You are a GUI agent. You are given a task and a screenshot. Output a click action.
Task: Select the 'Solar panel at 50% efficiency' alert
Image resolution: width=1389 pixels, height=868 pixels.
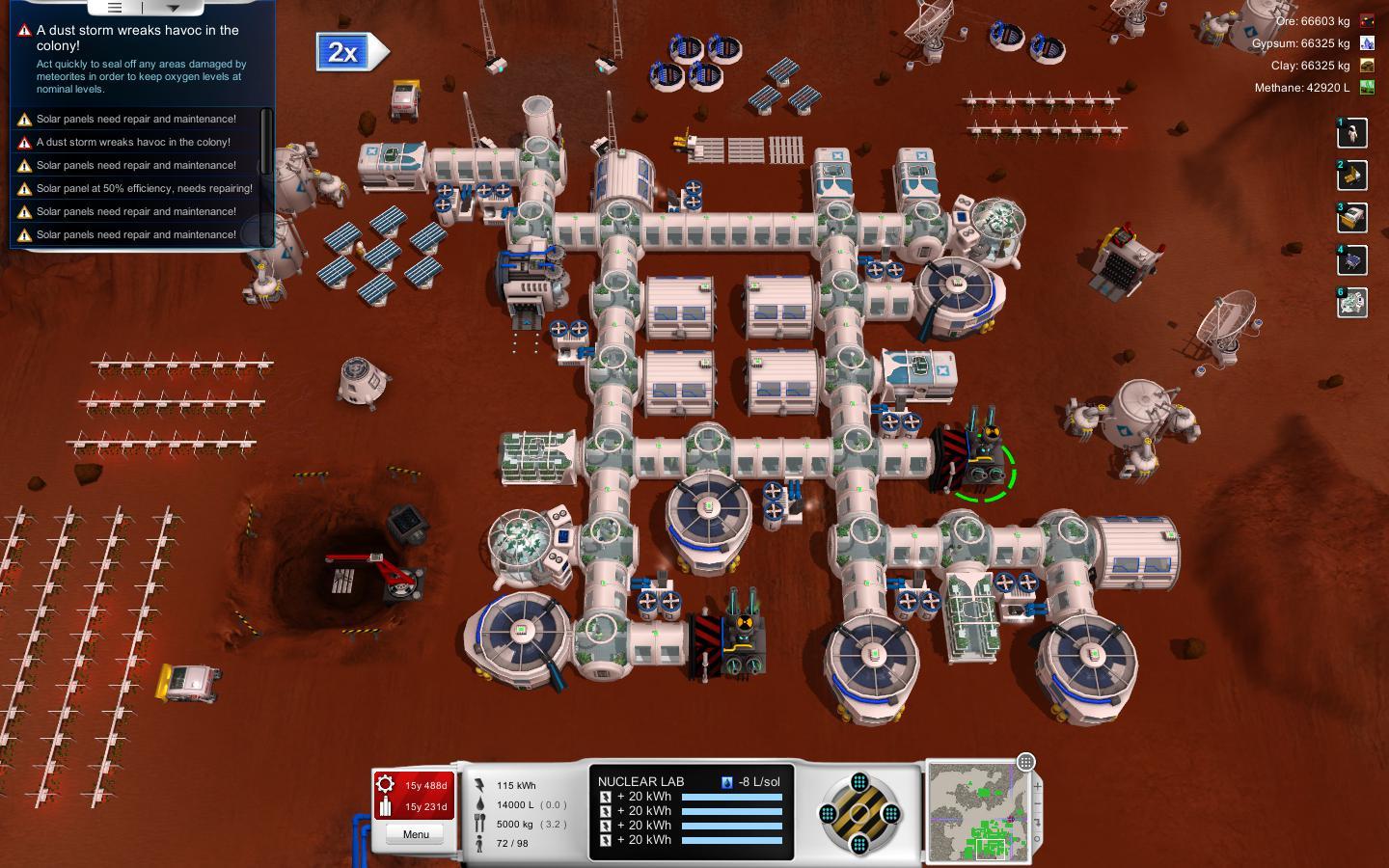tap(143, 188)
